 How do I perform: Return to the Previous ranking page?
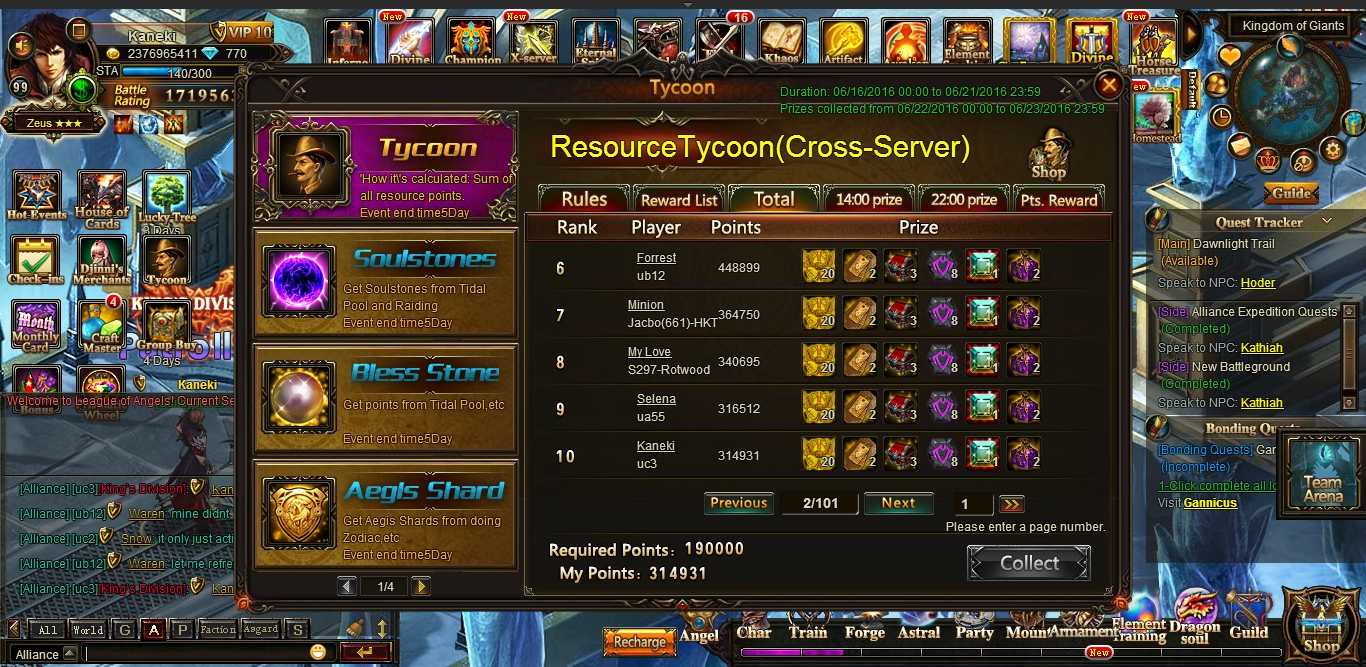739,503
